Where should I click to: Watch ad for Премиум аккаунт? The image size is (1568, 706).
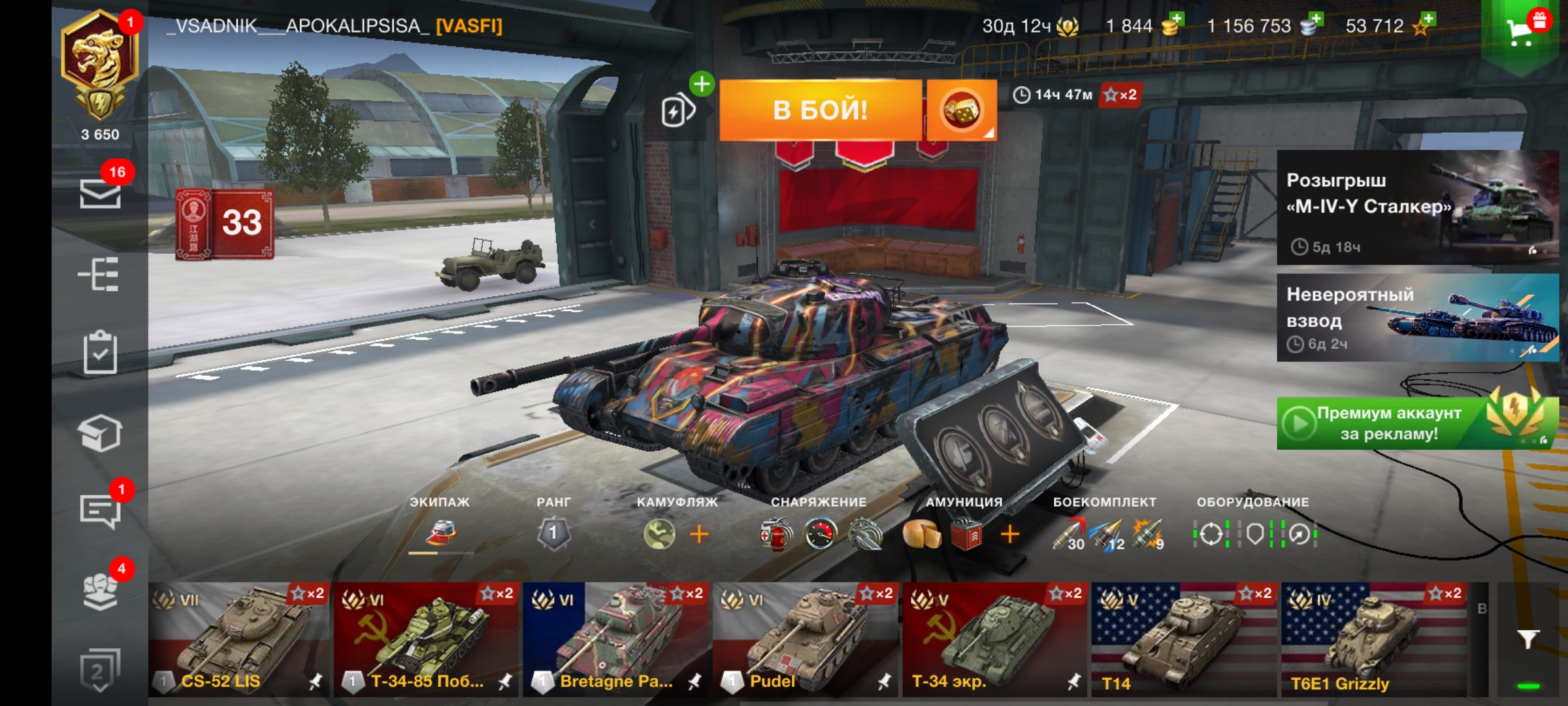coord(1417,424)
